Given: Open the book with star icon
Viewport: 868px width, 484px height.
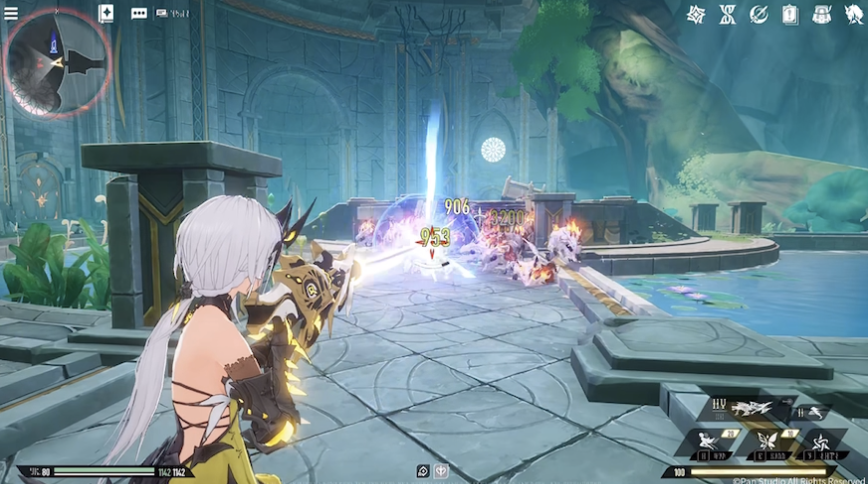Looking at the screenshot, I should [107, 13].
